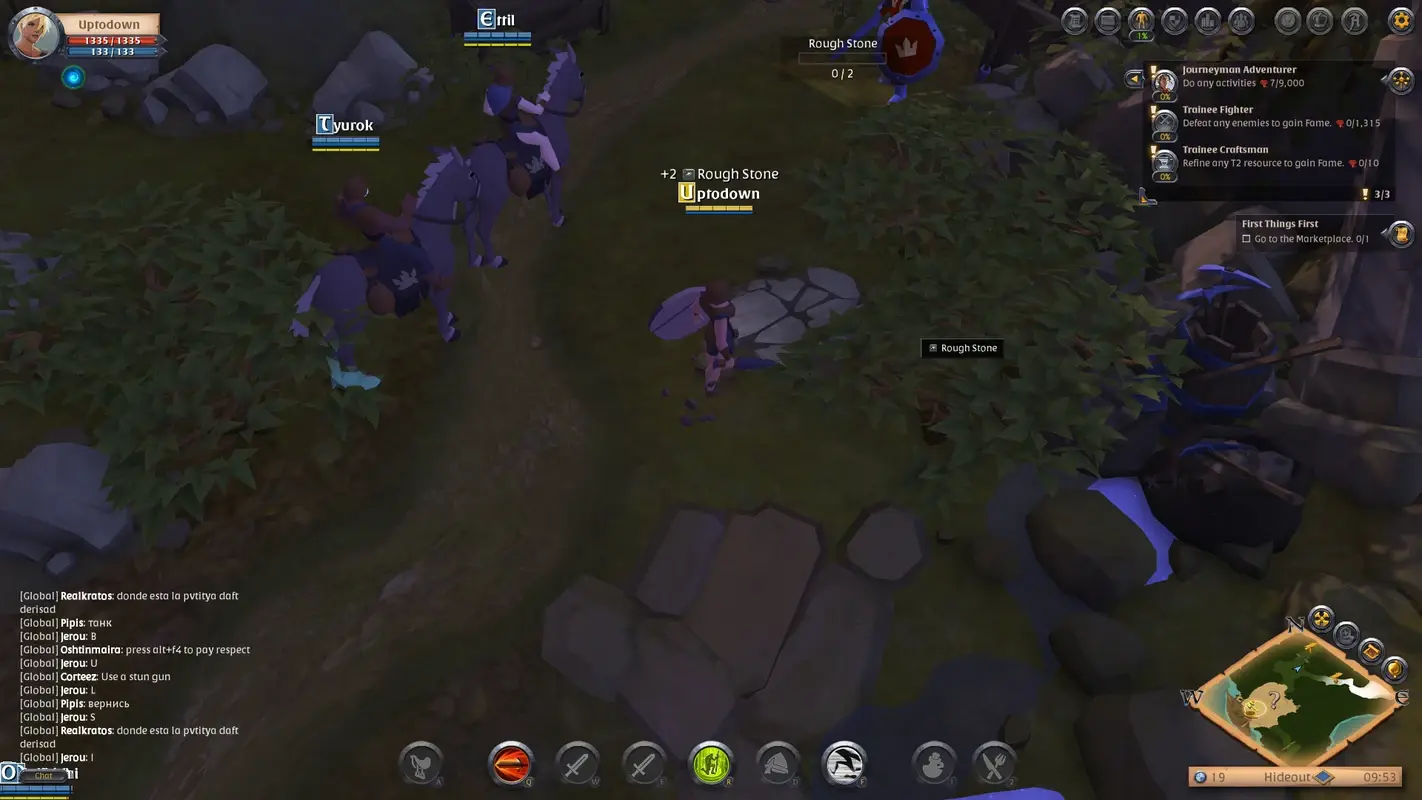The width and height of the screenshot is (1422, 800).
Task: Select the Chat tab in bottom-left corner
Action: coord(44,775)
